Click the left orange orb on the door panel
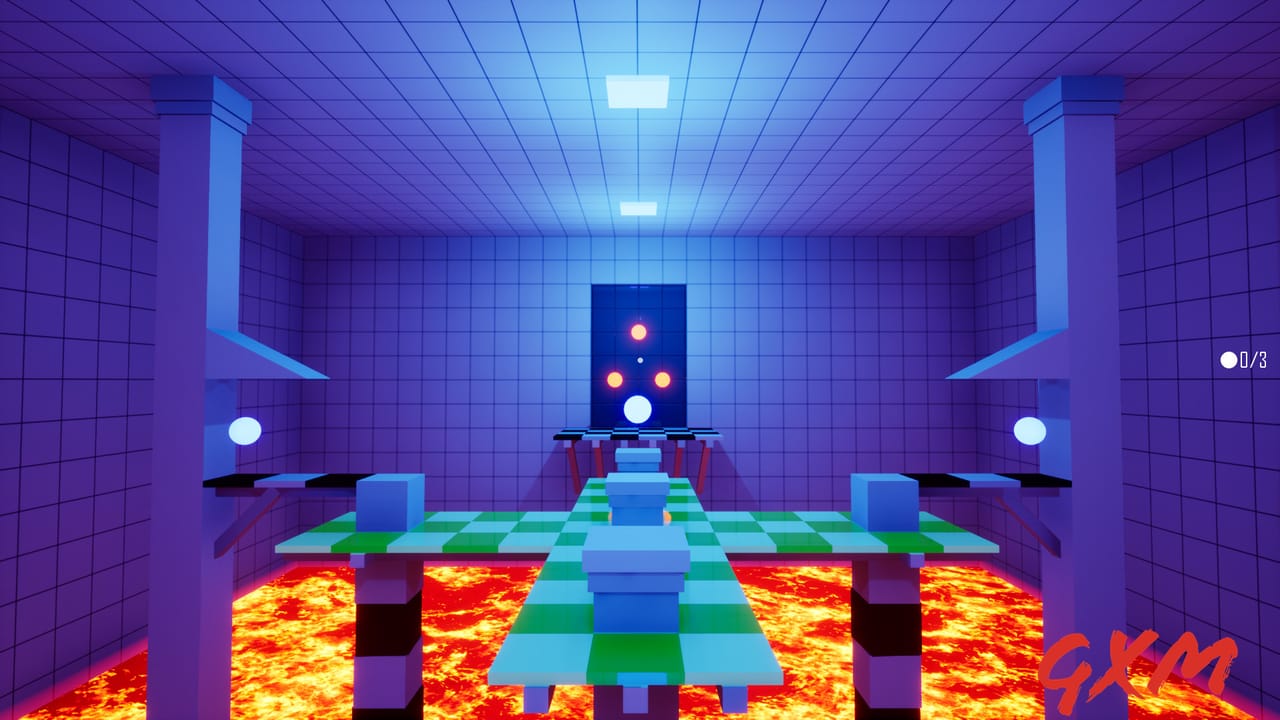 [614, 380]
